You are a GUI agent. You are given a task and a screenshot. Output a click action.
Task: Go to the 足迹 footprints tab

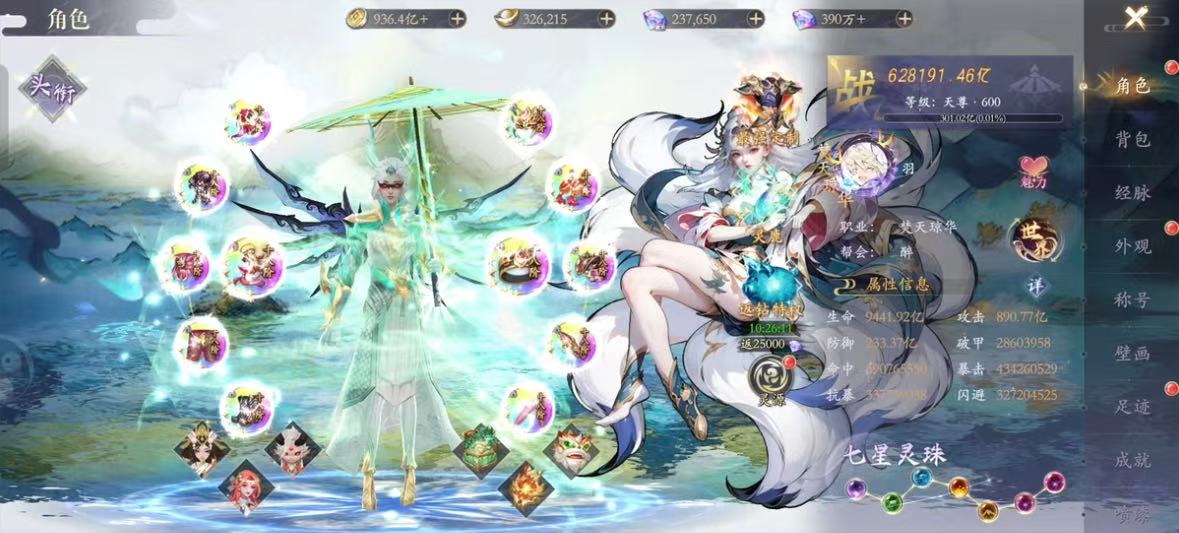[1132, 406]
